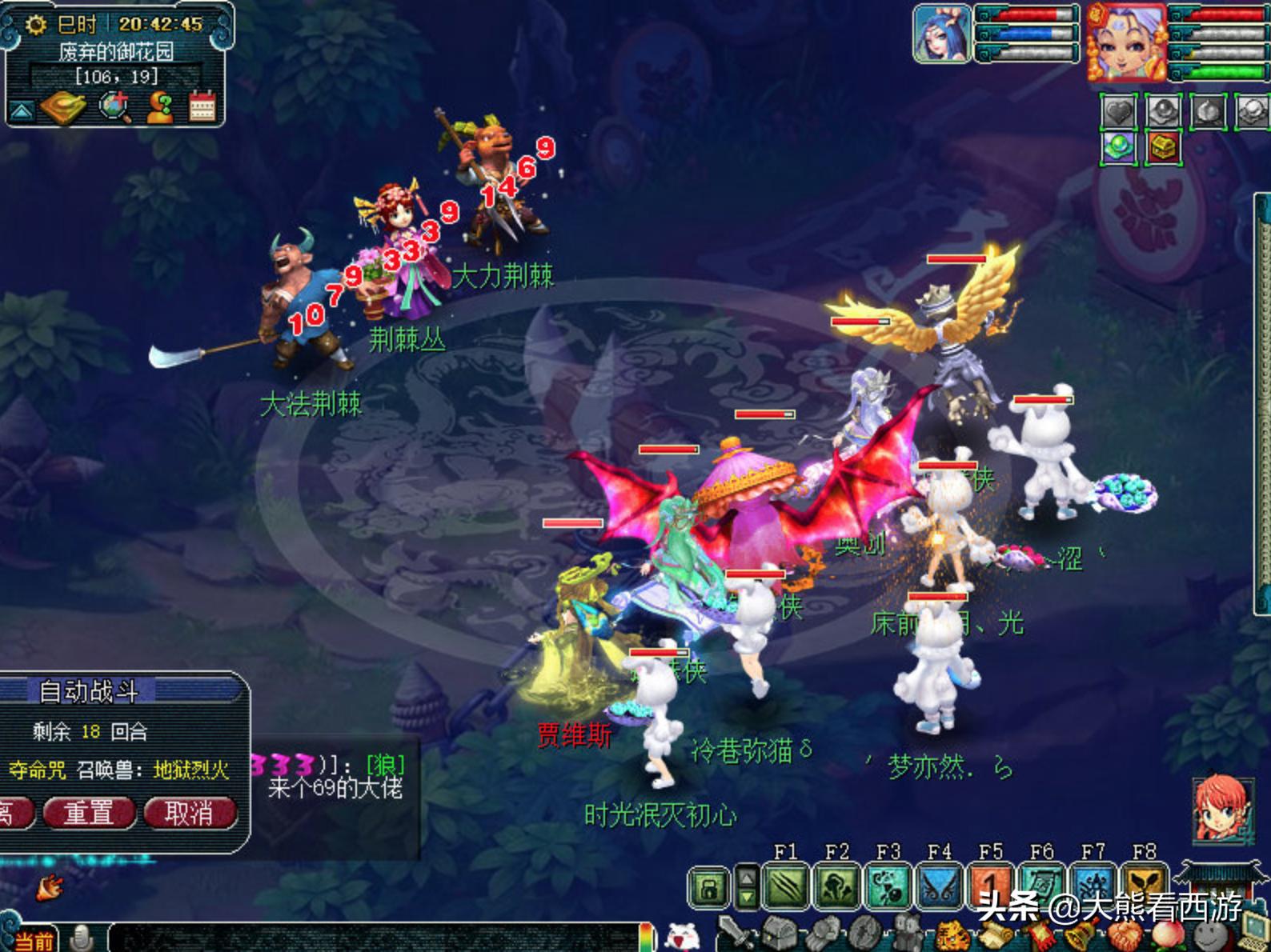
Task: Activate the F1 claw slash skill
Action: click(785, 886)
